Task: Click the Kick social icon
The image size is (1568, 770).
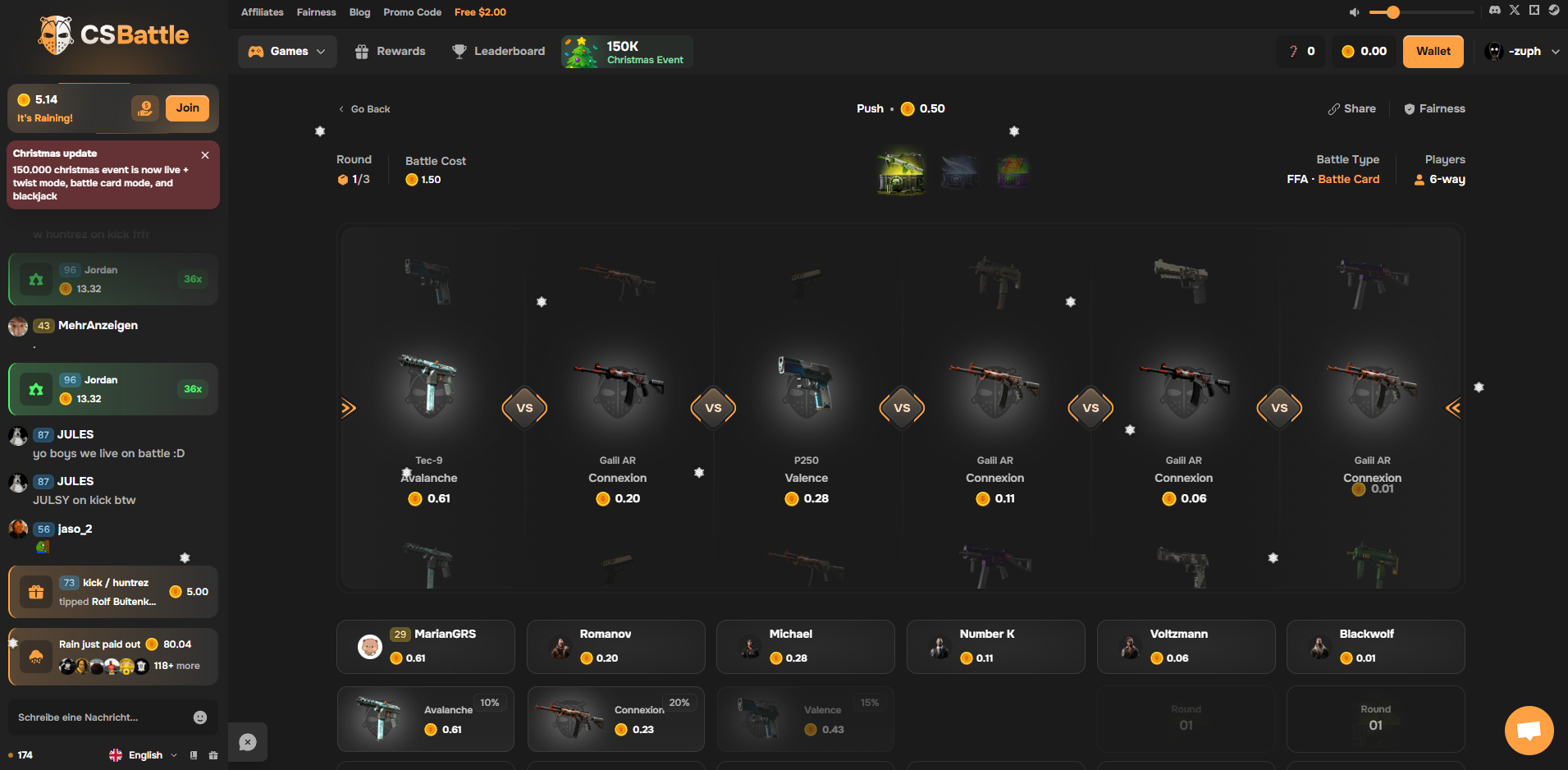Action: [1534, 10]
